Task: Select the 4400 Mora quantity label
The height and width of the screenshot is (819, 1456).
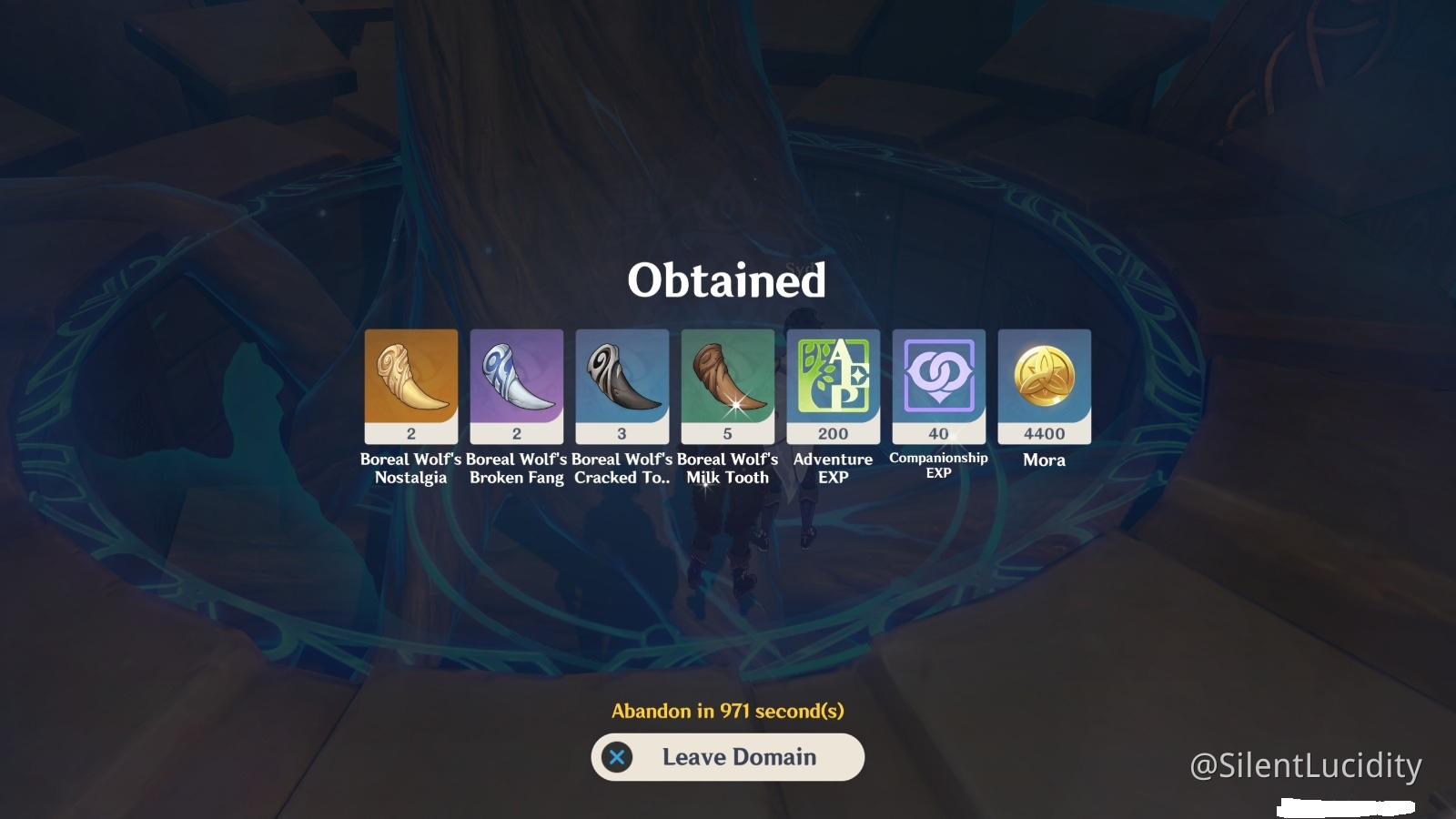Action: [1044, 434]
